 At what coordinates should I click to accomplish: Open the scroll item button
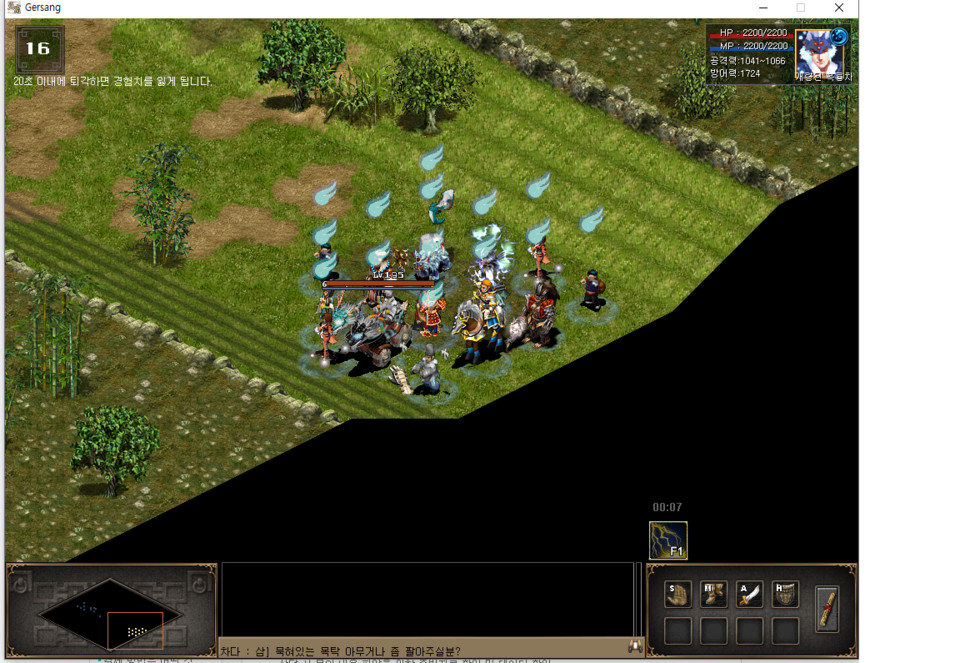[826, 609]
